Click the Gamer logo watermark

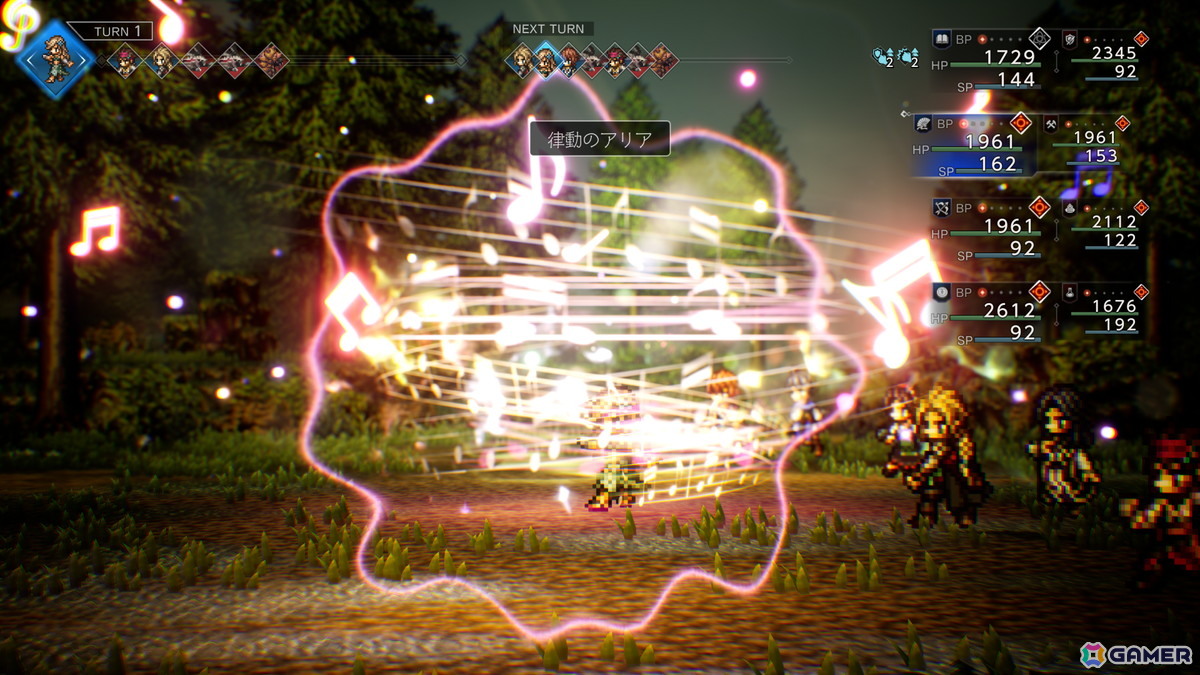pyautogui.click(x=1136, y=654)
